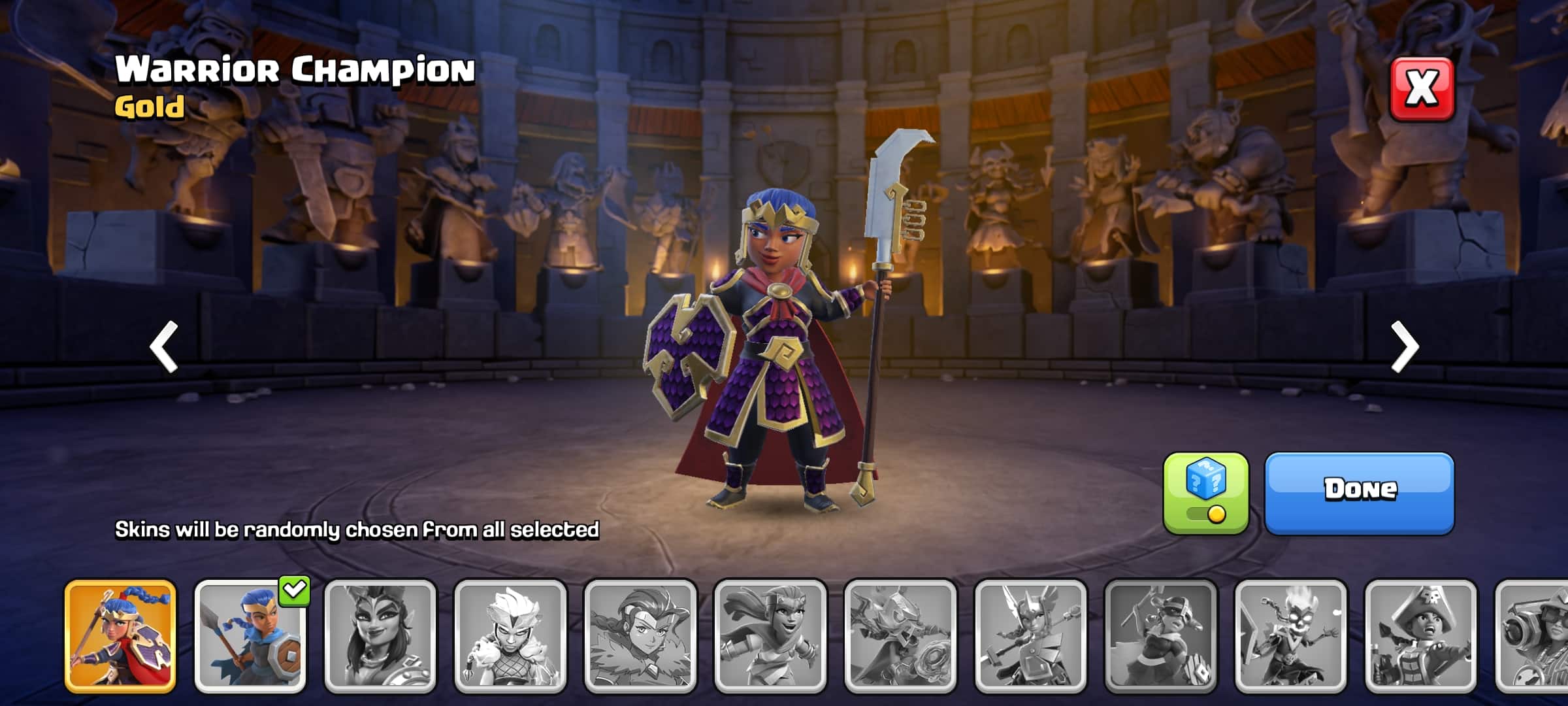Select the gold Warrior Champion skin thumbnail
Screen dimensions: 1568x706
coord(120,636)
